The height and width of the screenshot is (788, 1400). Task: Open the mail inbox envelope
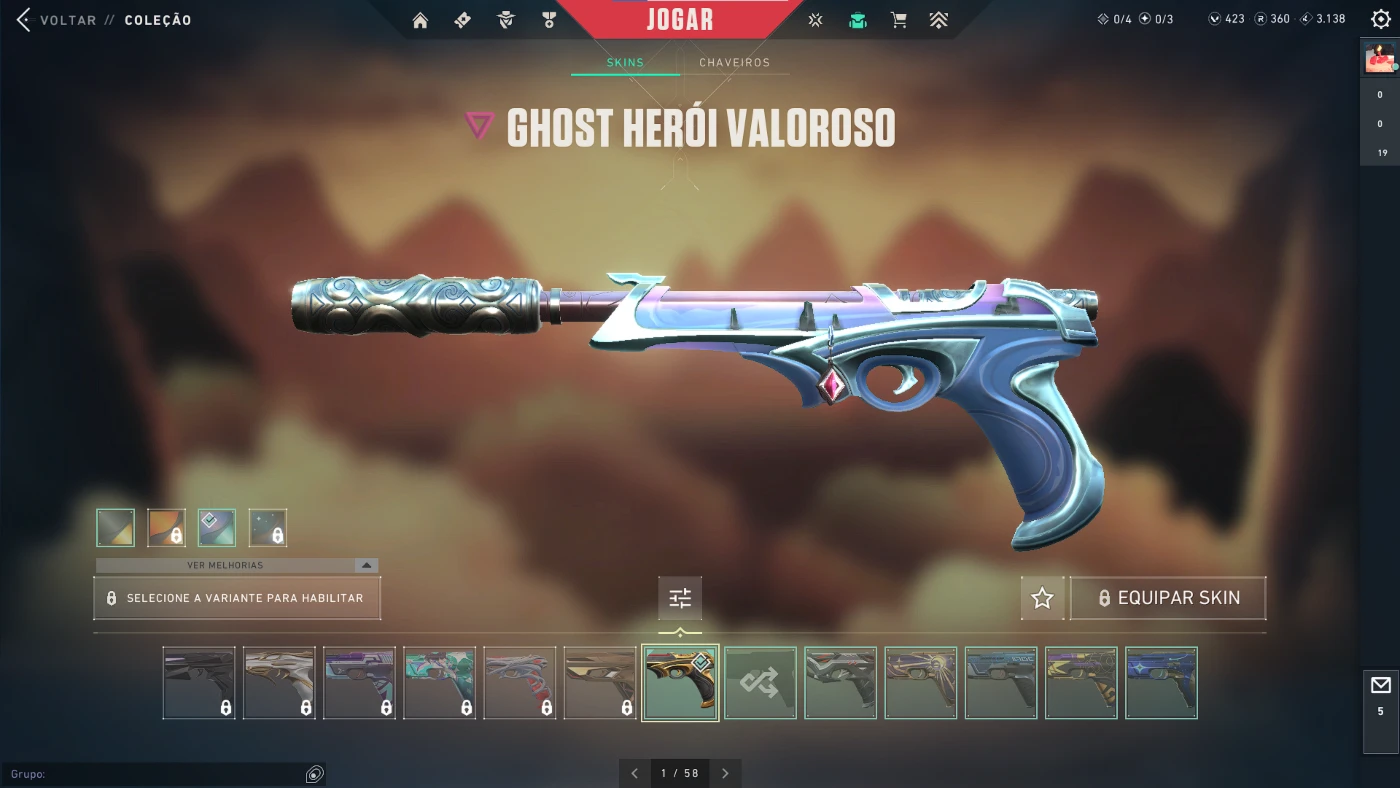tap(1381, 685)
